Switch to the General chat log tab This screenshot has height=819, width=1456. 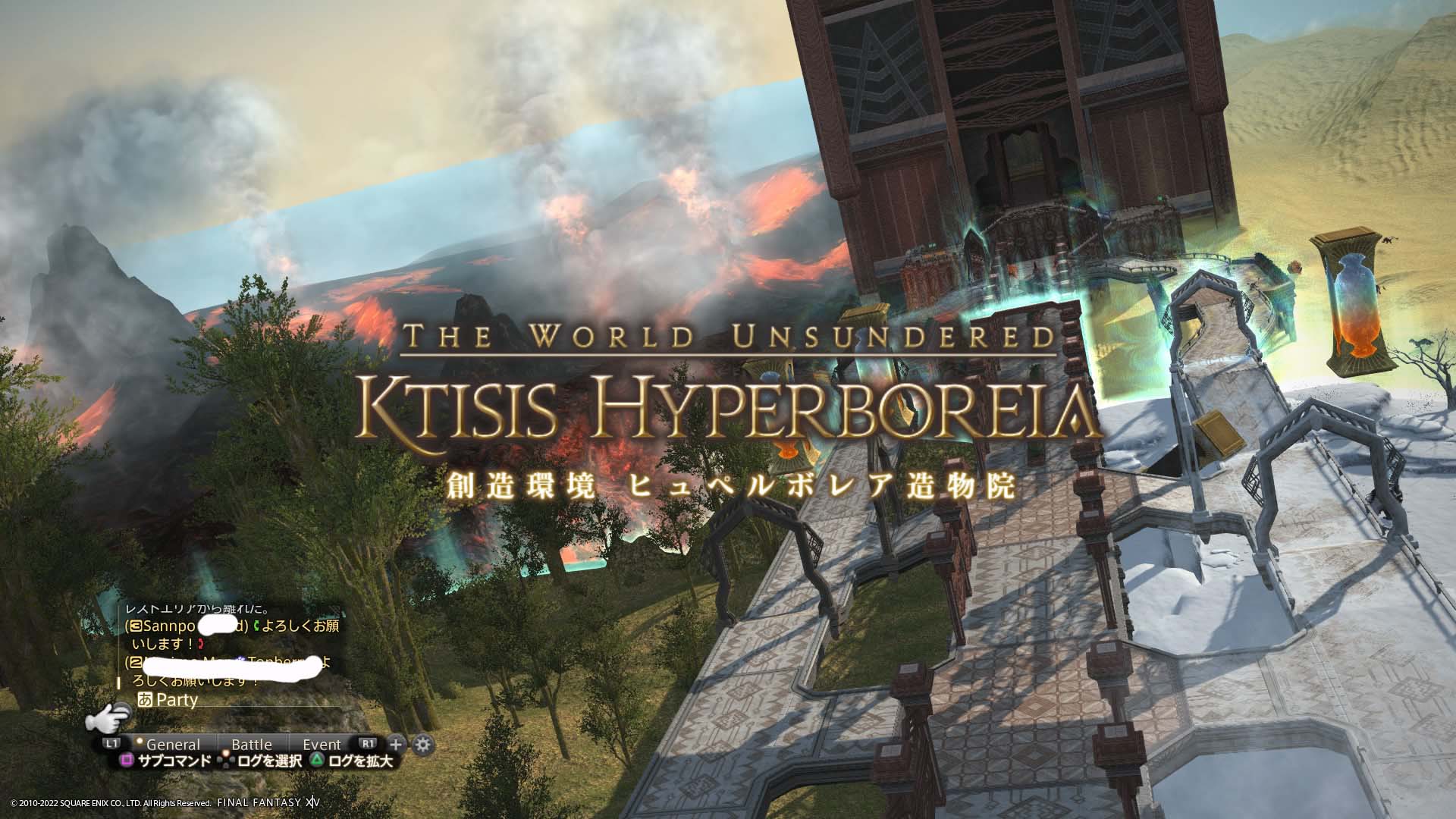click(x=173, y=745)
